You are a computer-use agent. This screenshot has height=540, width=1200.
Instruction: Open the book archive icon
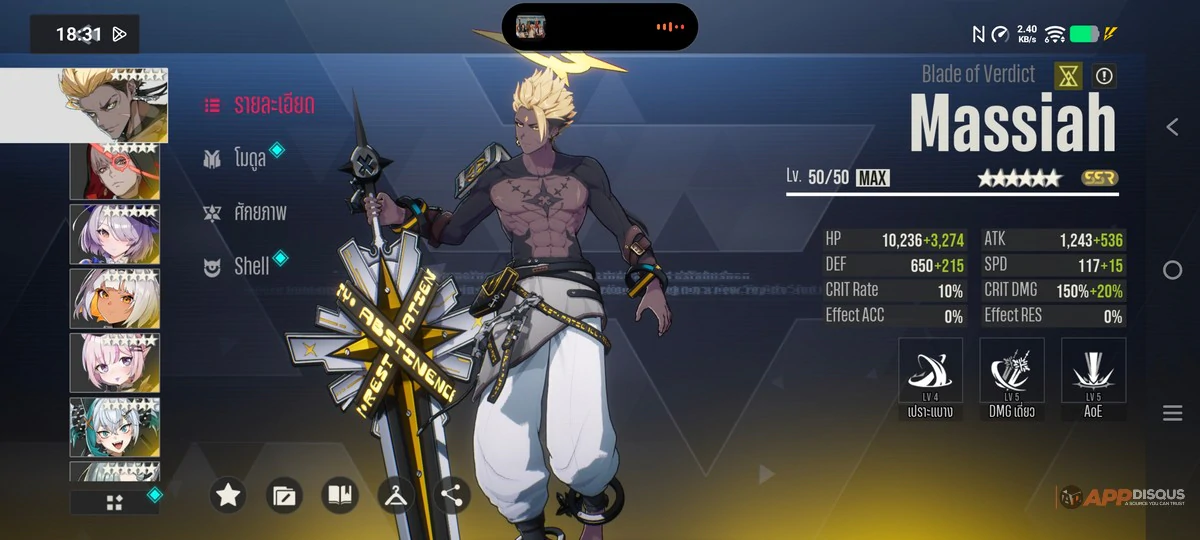pyautogui.click(x=340, y=495)
